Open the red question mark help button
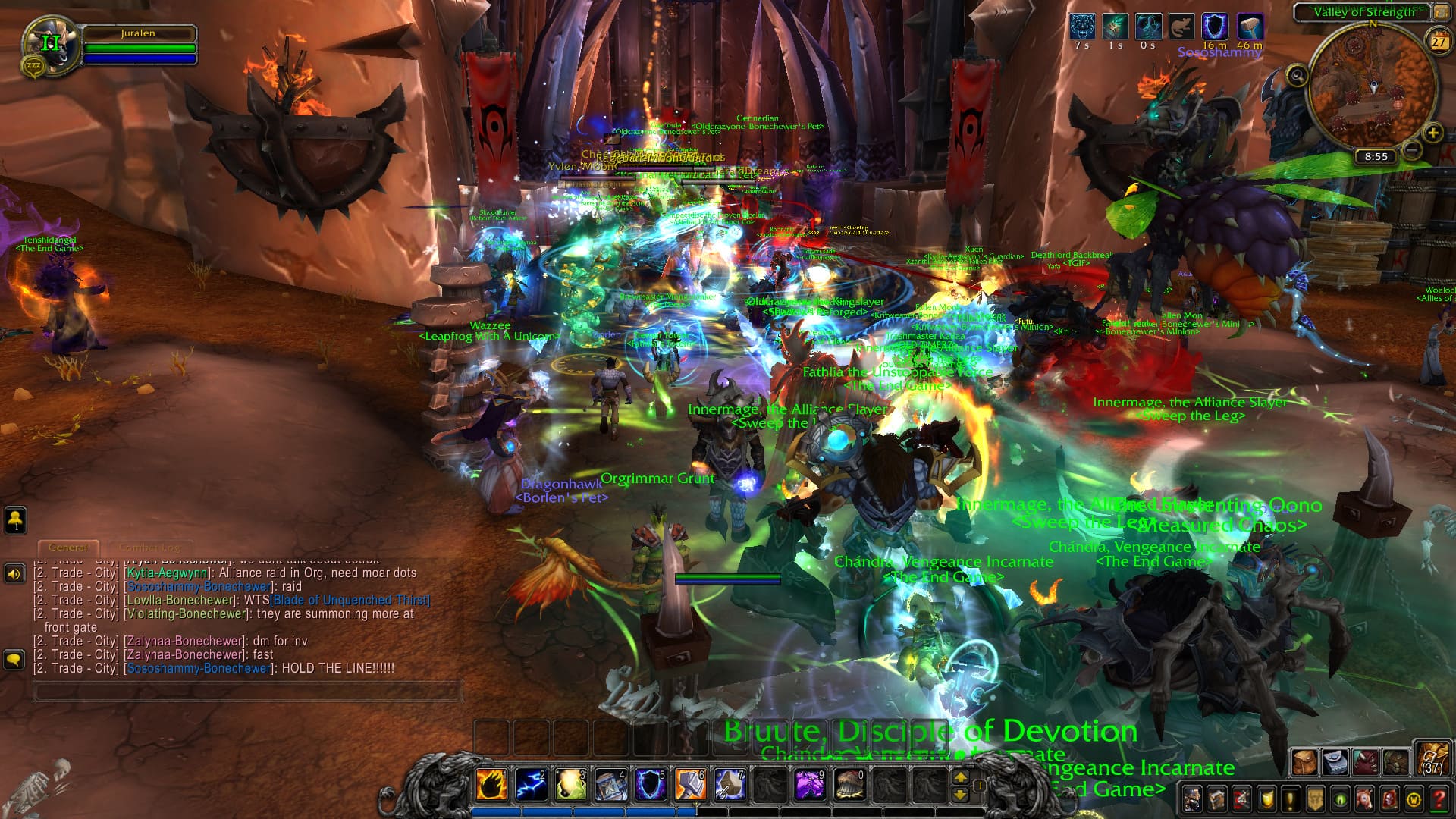 tap(1439, 799)
